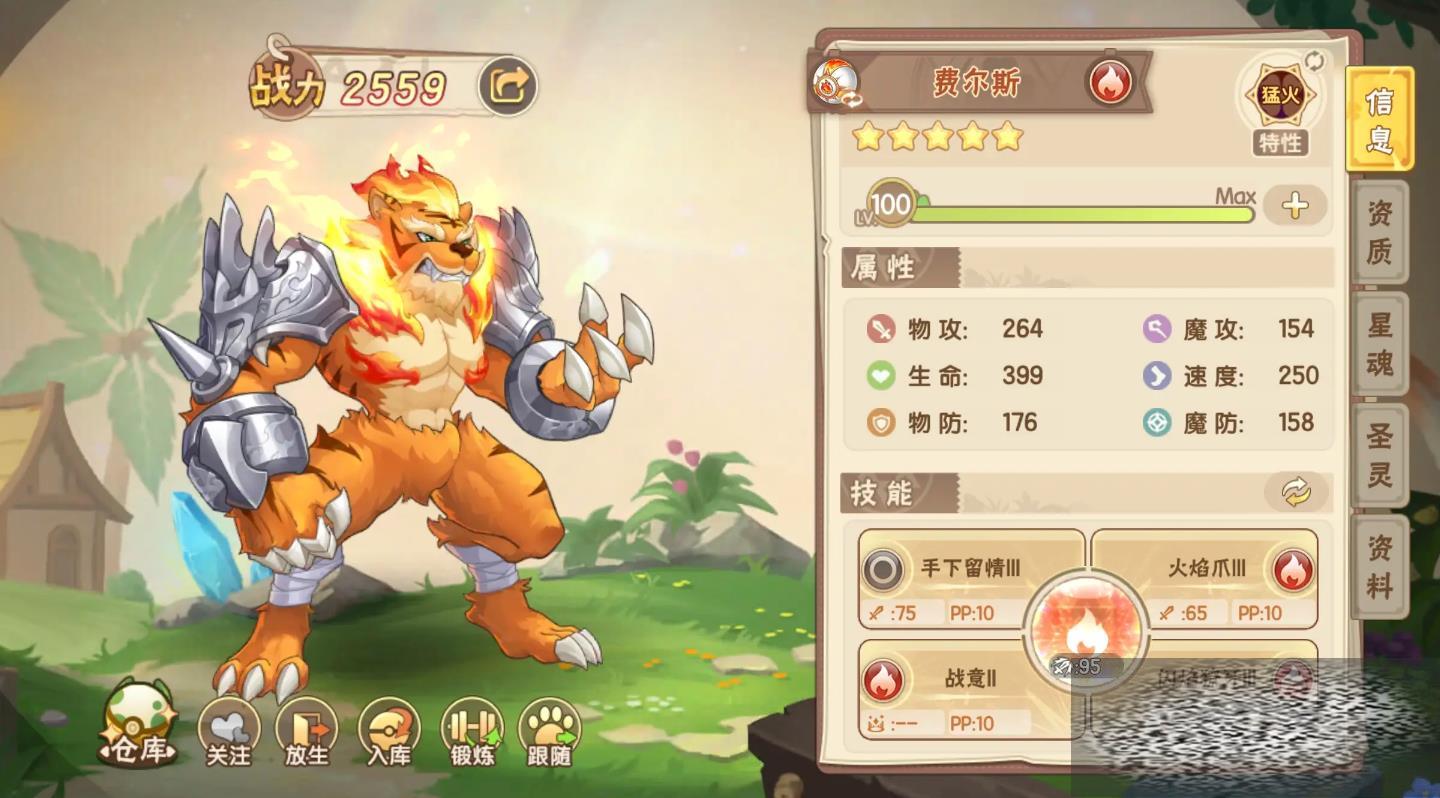This screenshot has width=1440, height=798.
Task: Tap the central fire orb skill
Action: coord(1084,632)
